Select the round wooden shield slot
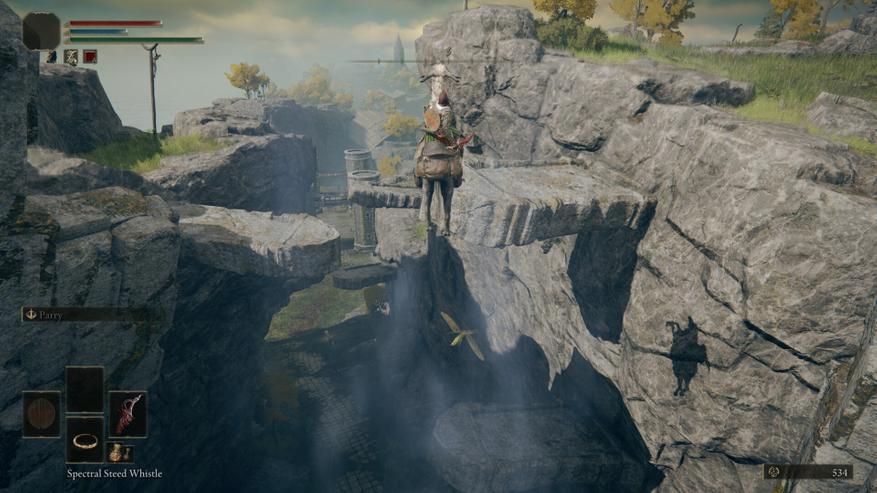This screenshot has width=877, height=493. pyautogui.click(x=41, y=414)
